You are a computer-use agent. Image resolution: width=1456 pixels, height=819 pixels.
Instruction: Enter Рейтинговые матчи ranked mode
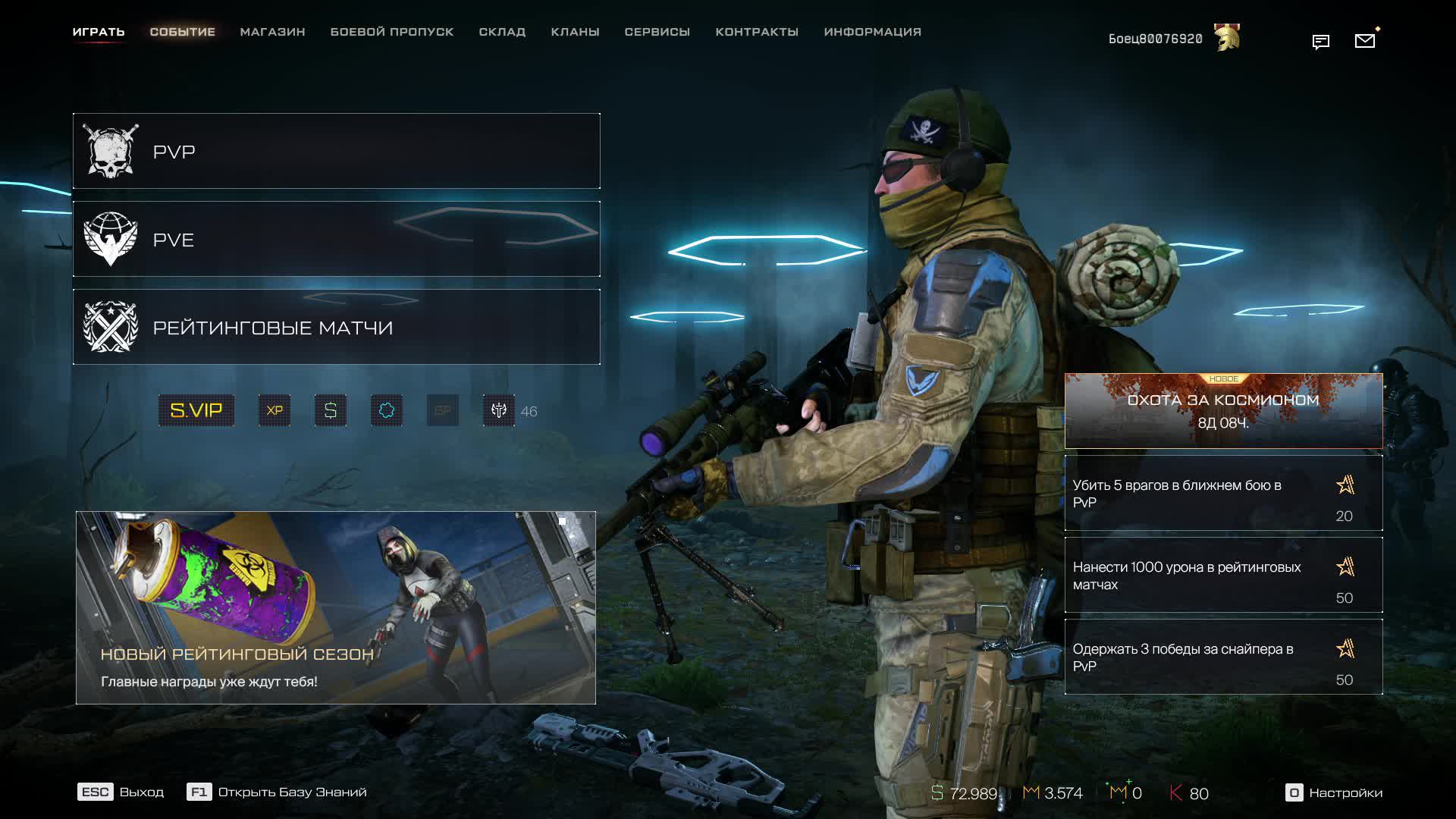(336, 327)
